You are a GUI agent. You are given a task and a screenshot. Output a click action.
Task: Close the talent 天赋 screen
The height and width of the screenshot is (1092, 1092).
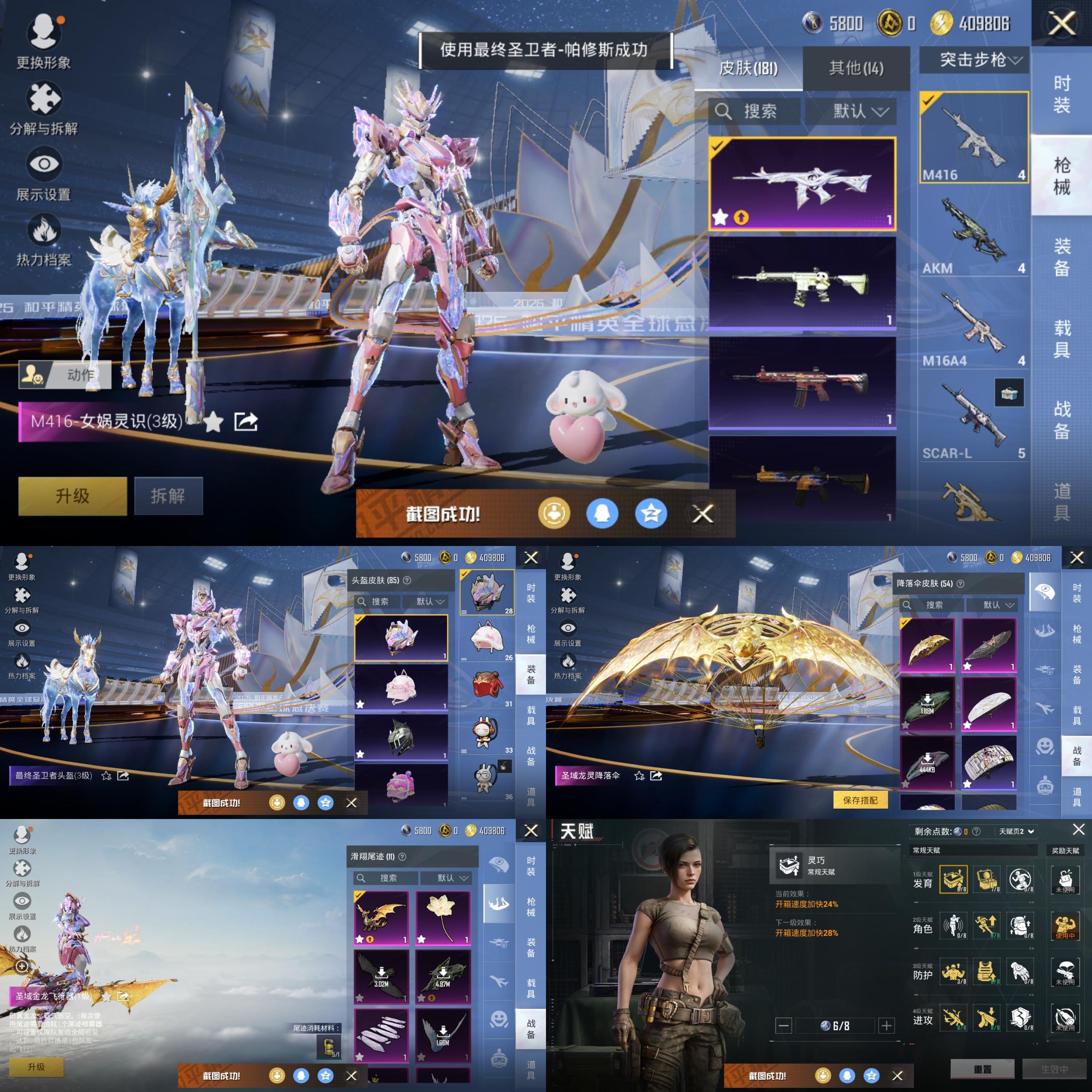pos(1078,829)
